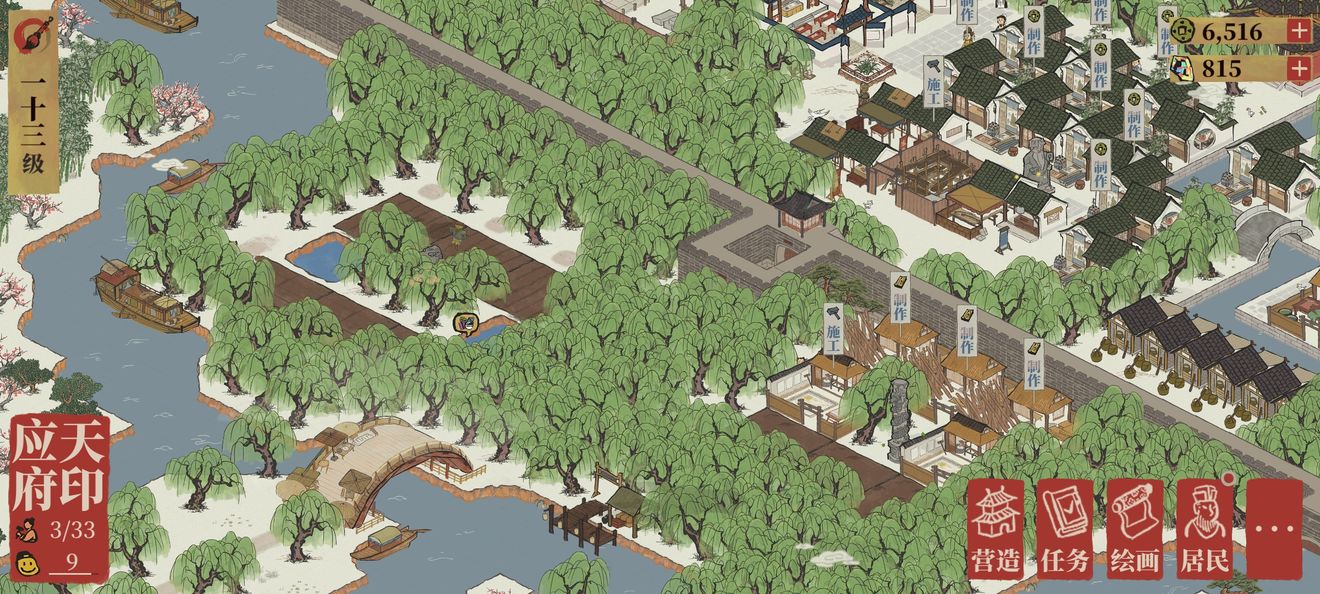Open the 居民 residents panel

(x=1203, y=529)
